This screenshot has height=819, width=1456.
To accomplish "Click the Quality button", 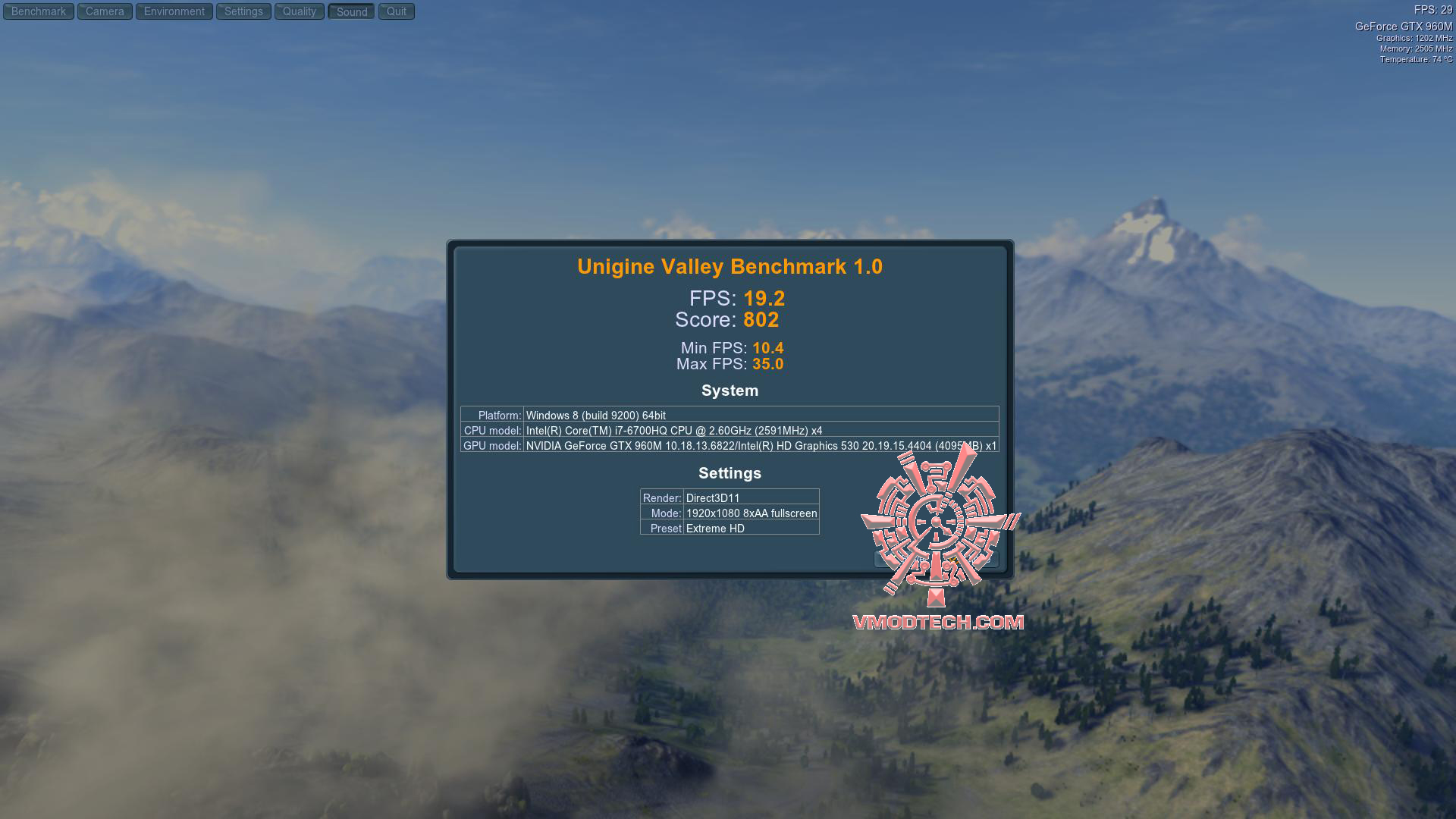I will 300,11.
